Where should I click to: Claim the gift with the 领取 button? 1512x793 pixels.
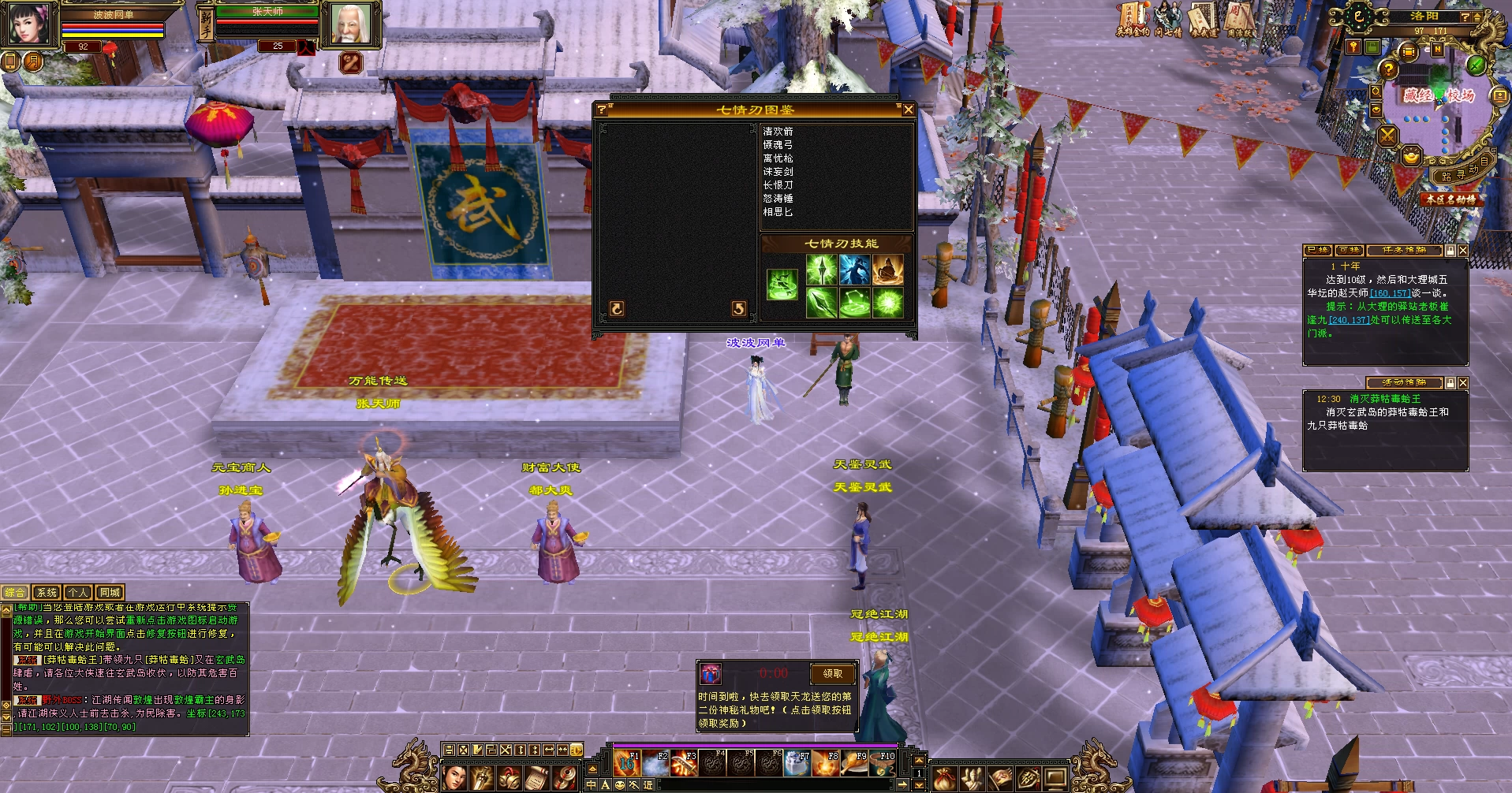point(832,674)
